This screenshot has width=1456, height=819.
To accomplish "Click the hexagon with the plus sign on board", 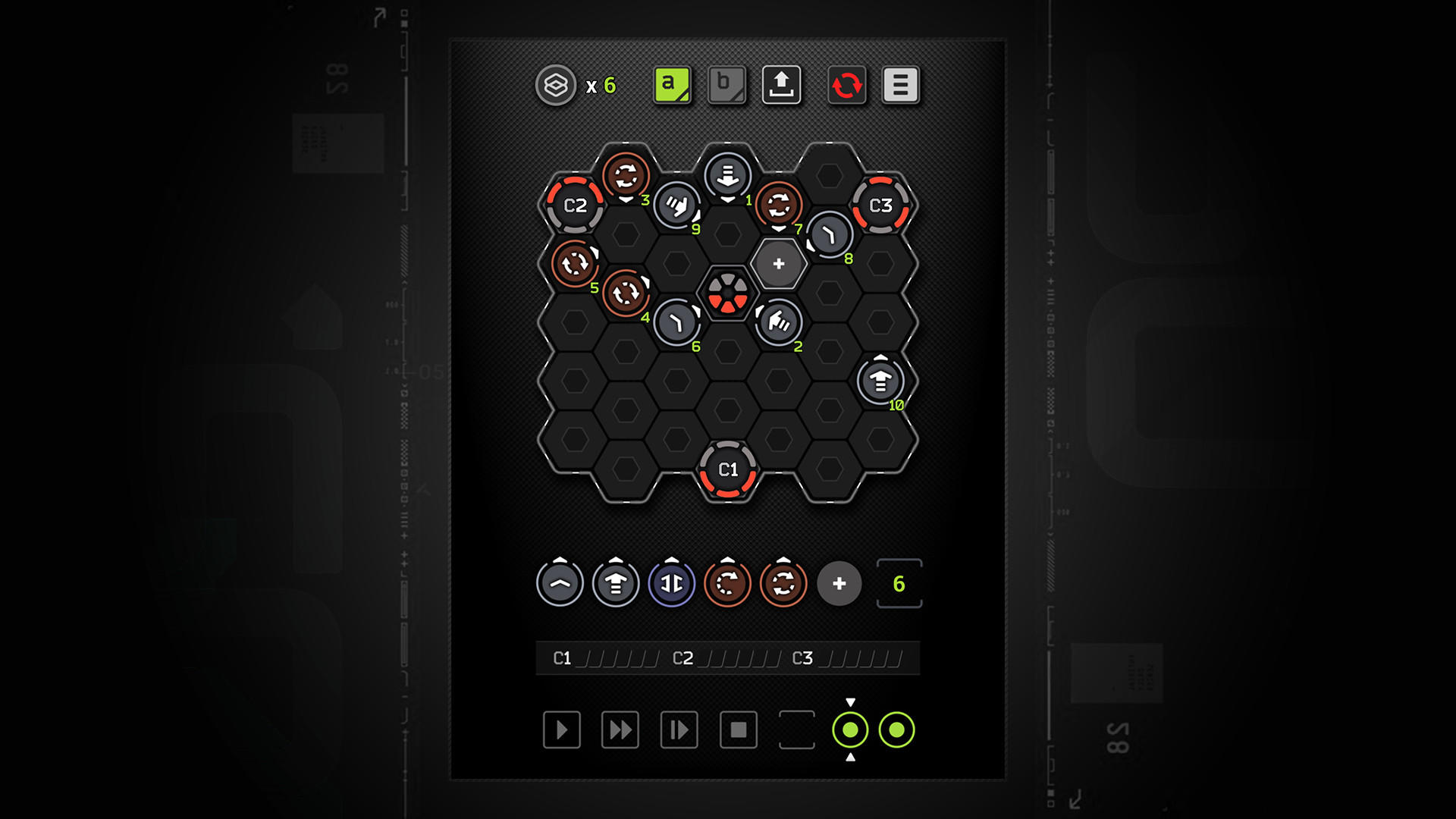I will (x=778, y=265).
